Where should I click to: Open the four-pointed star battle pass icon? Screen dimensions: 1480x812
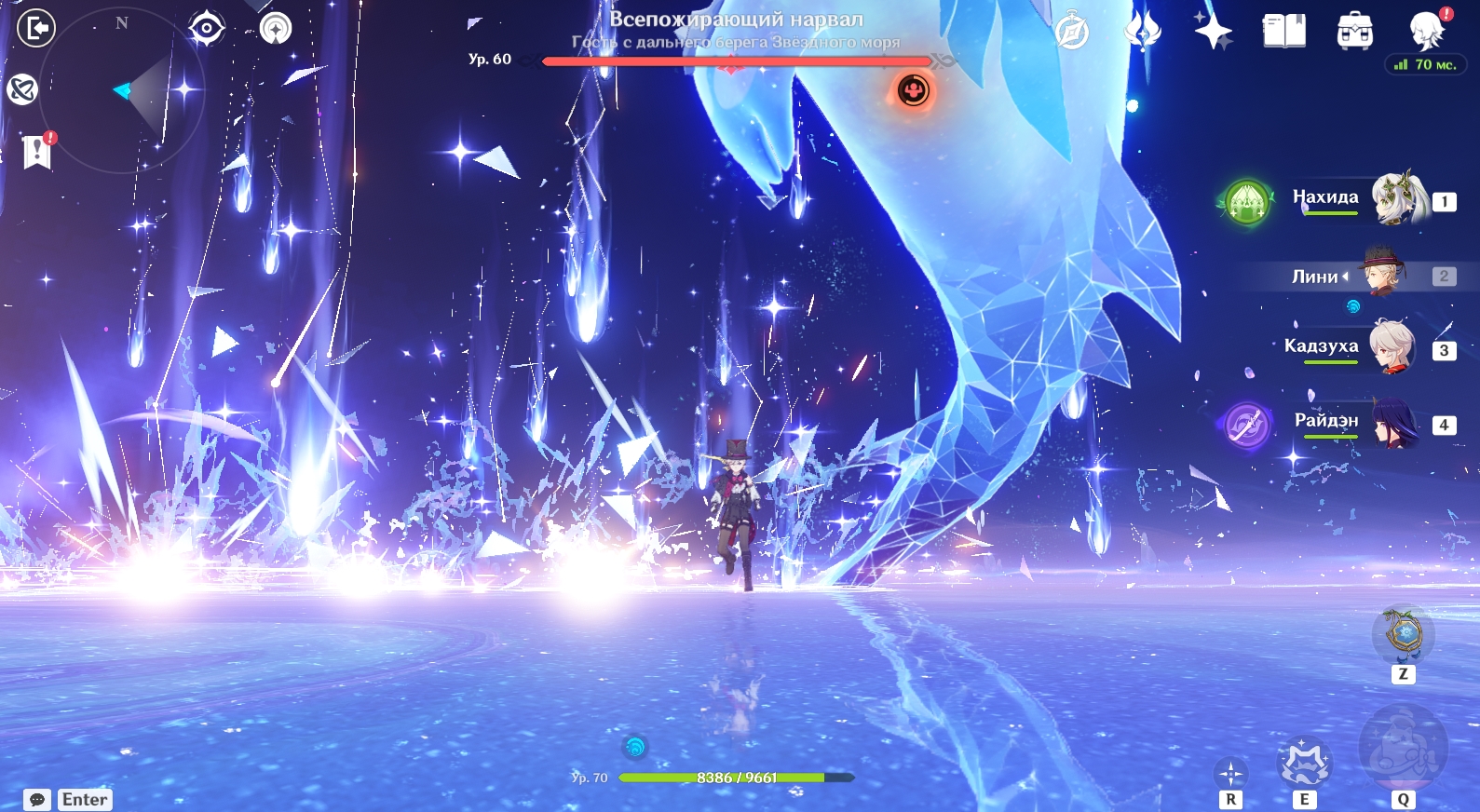(x=1214, y=31)
